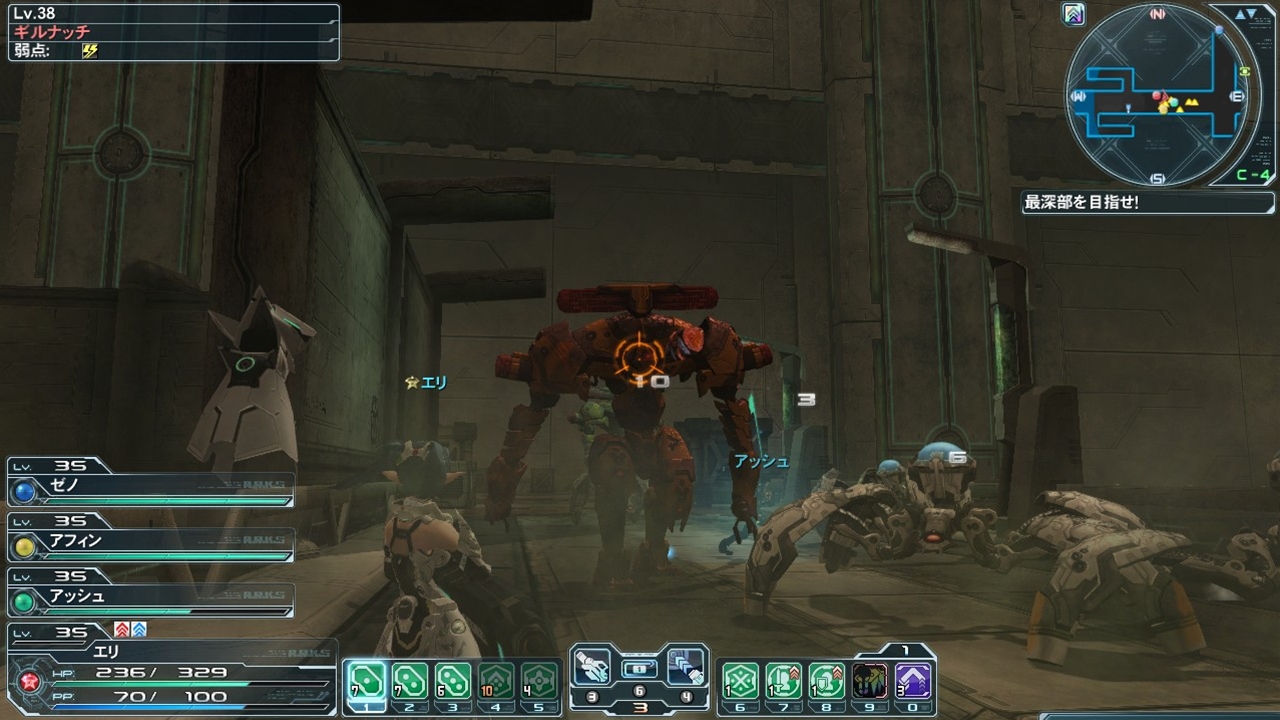Image resolution: width=1280 pixels, height=720 pixels.
Task: Select the left gun weapon action icon
Action: click(x=592, y=666)
